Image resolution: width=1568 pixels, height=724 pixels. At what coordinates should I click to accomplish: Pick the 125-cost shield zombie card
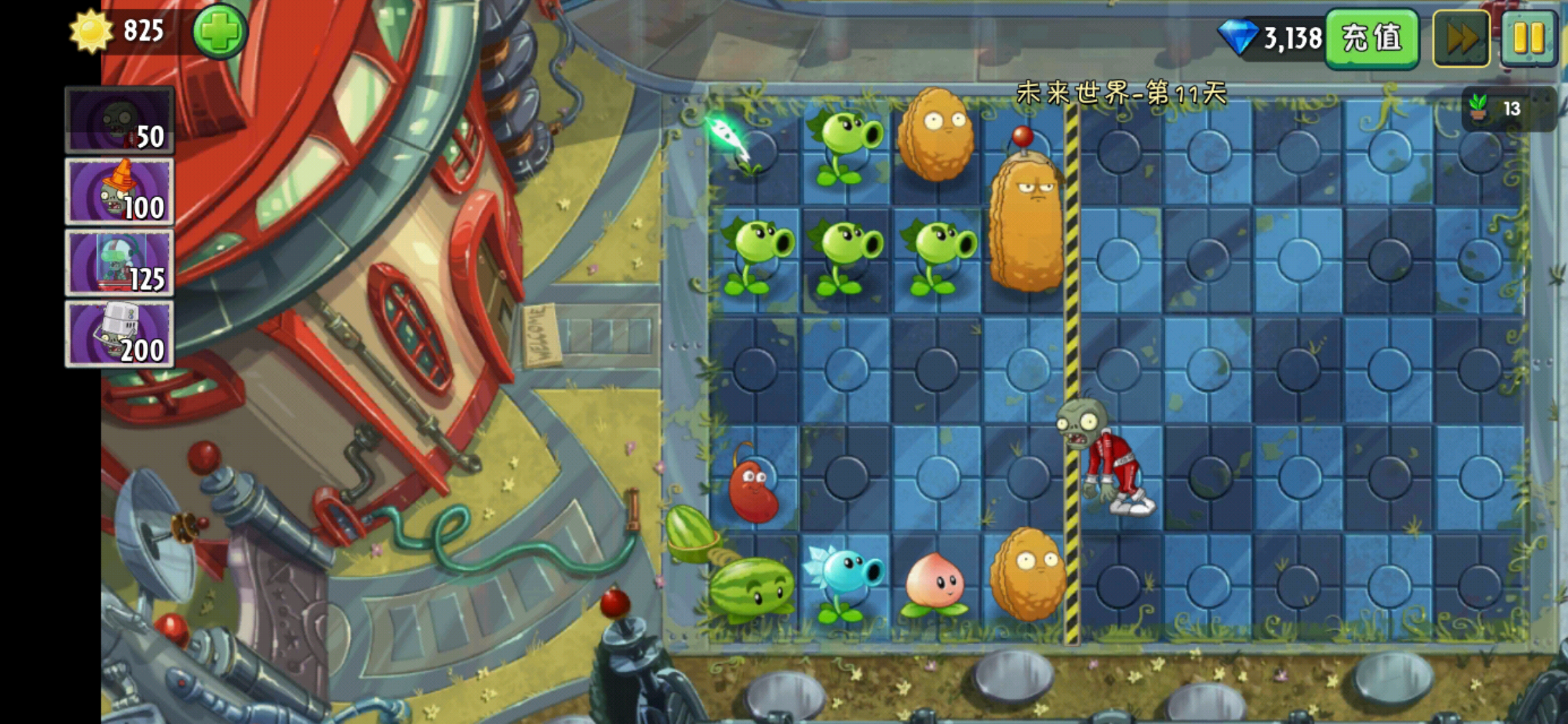point(119,263)
